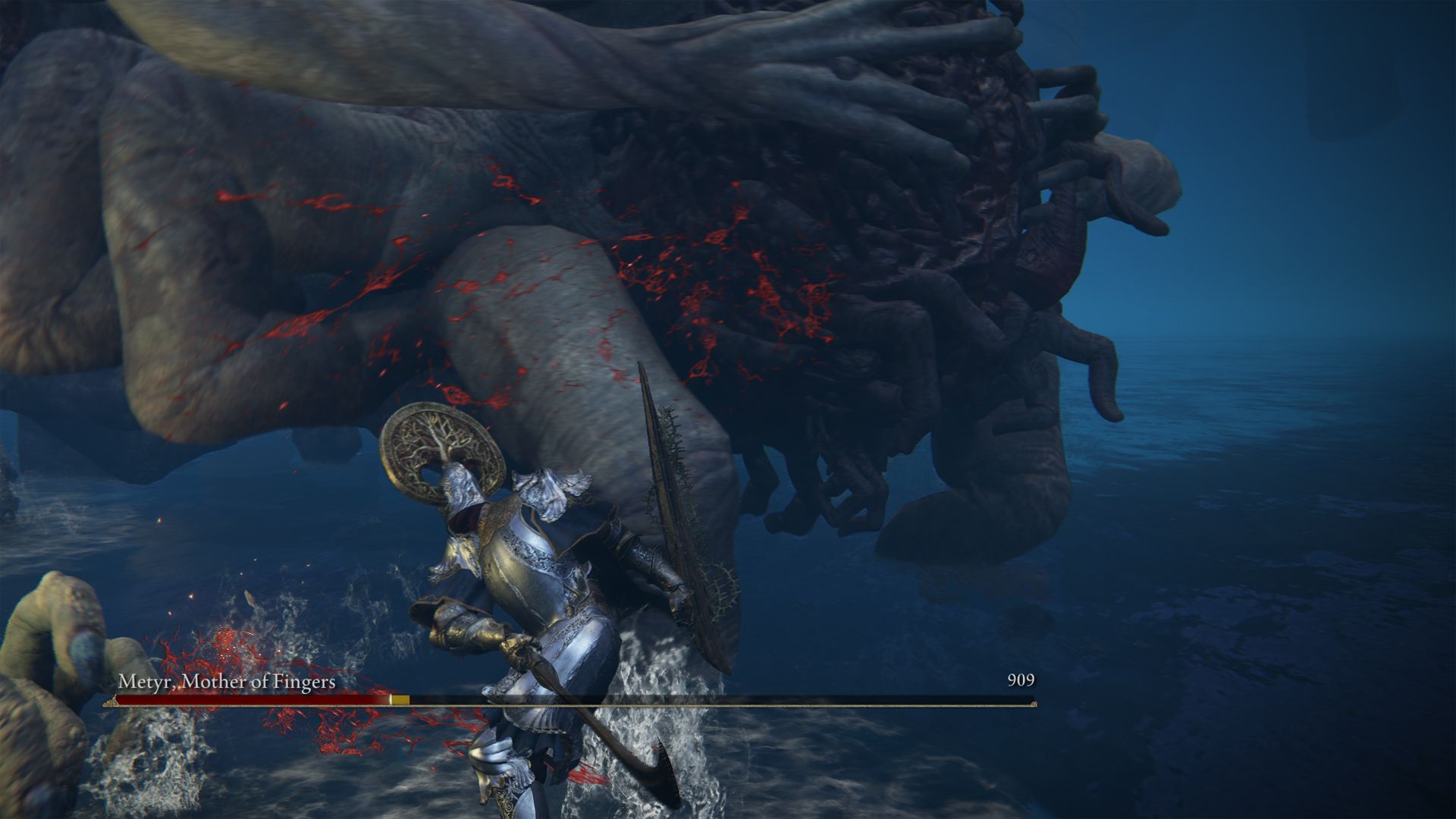Screen dimensions: 1456x819
Task: Click the knight's gold-trimmed helmet
Action: (463, 493)
